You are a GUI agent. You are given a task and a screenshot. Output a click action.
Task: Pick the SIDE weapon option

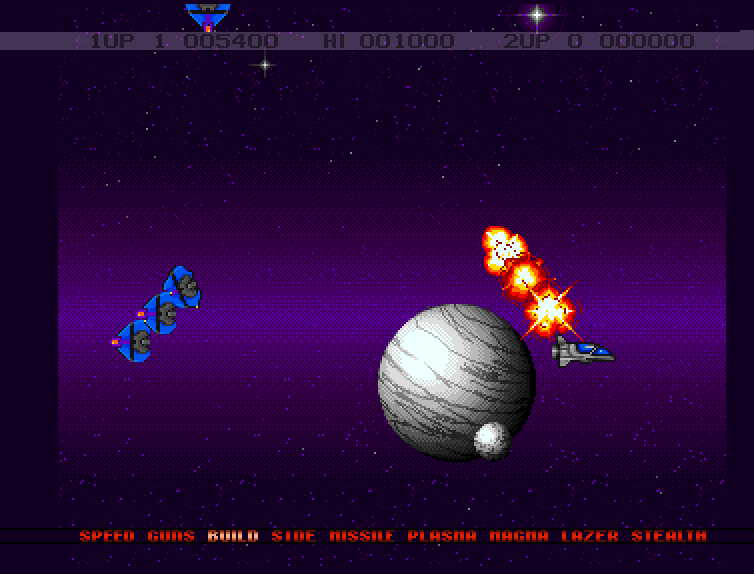(293, 536)
